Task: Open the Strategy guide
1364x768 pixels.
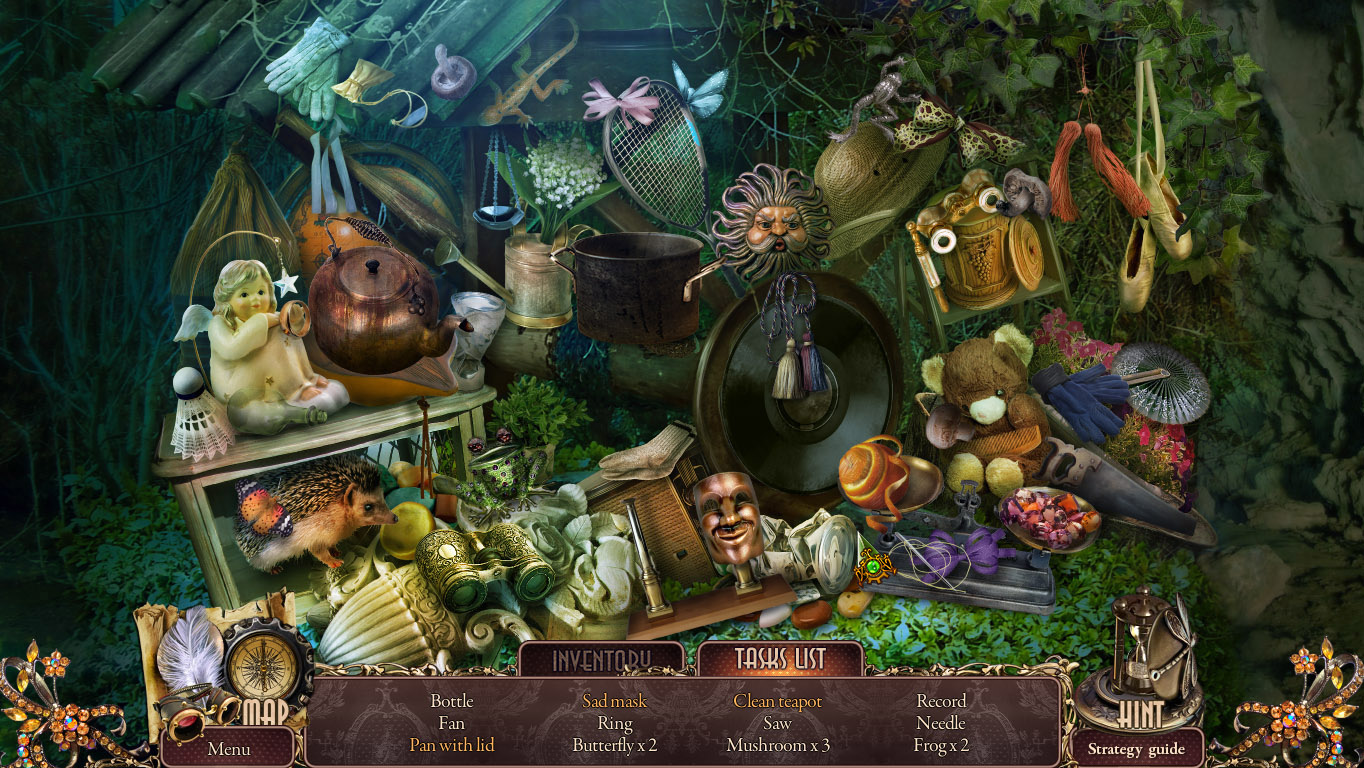Action: click(1137, 748)
